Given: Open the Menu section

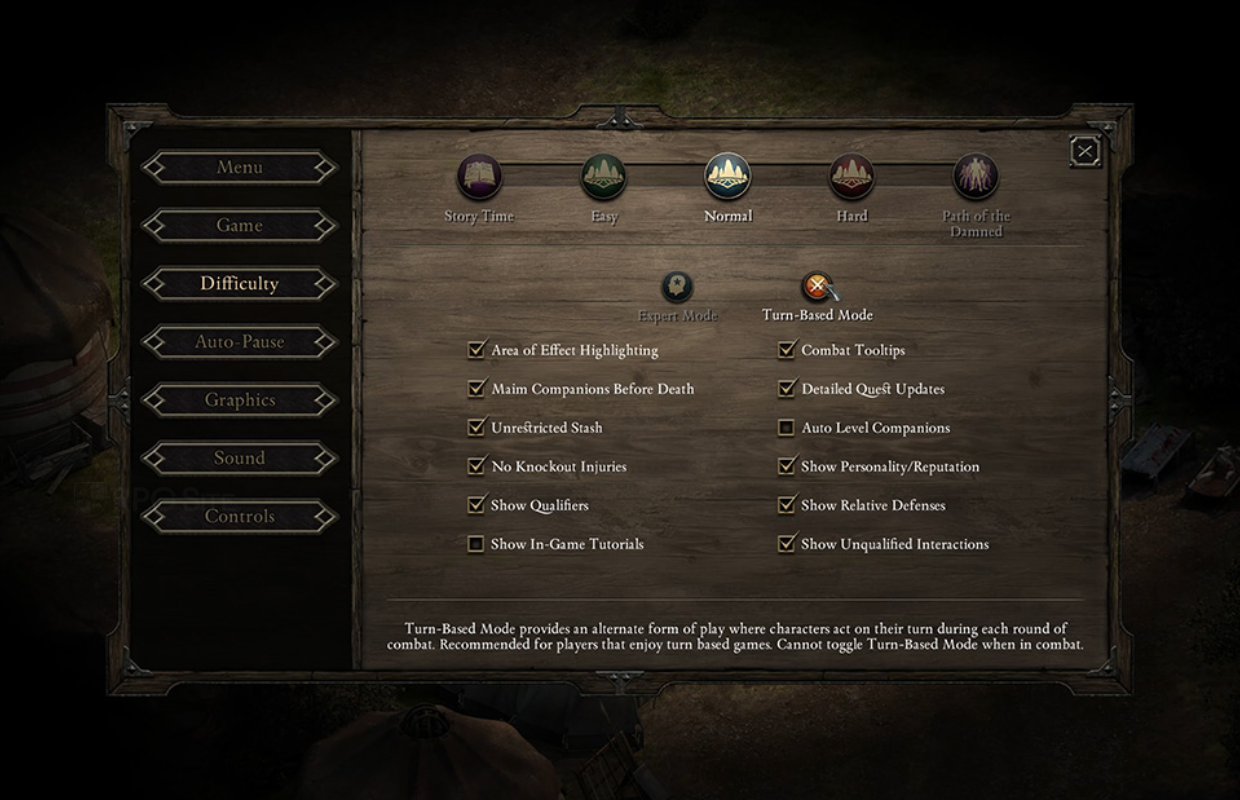Looking at the screenshot, I should point(239,168).
